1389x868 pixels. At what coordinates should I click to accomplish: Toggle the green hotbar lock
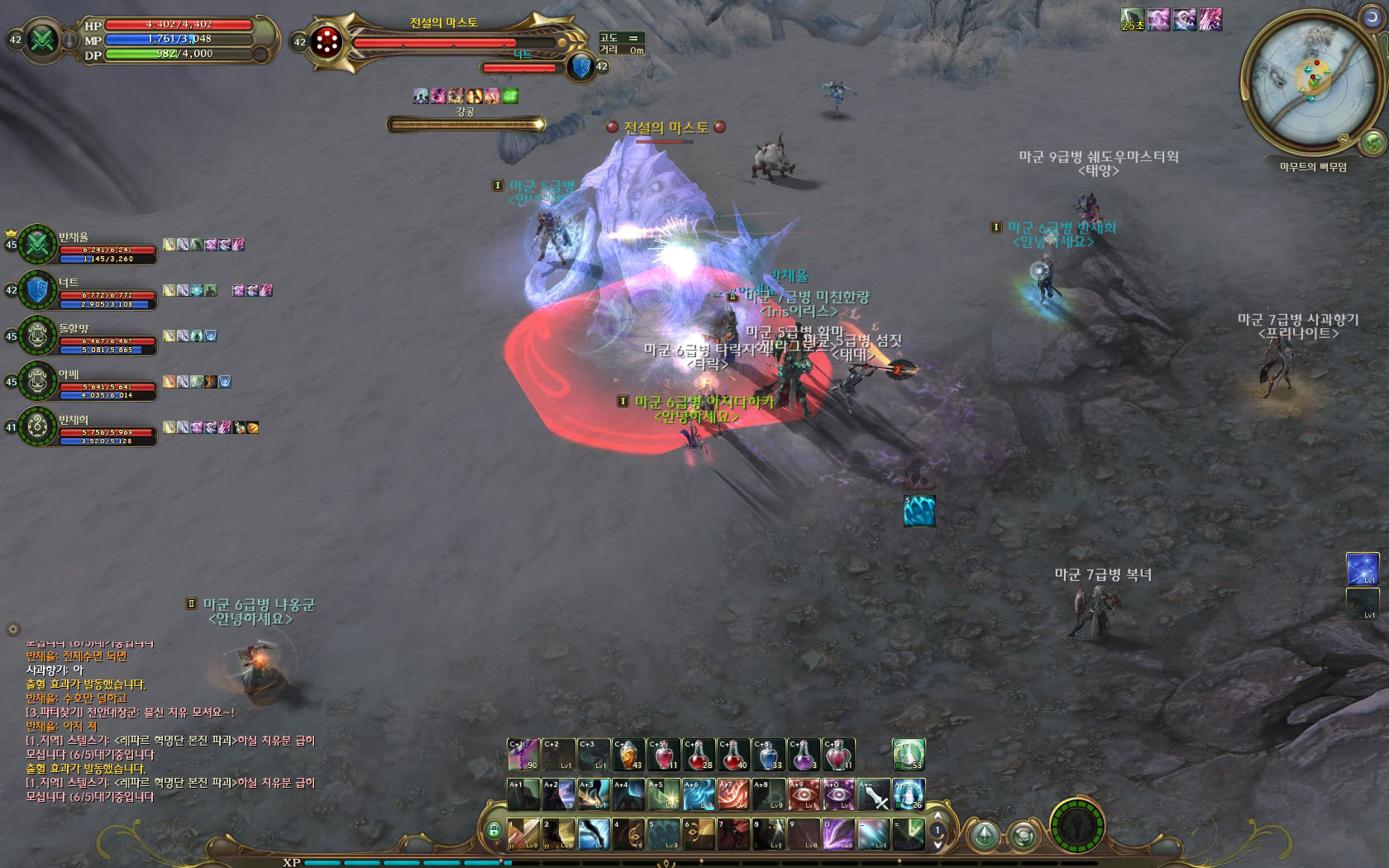point(494,830)
